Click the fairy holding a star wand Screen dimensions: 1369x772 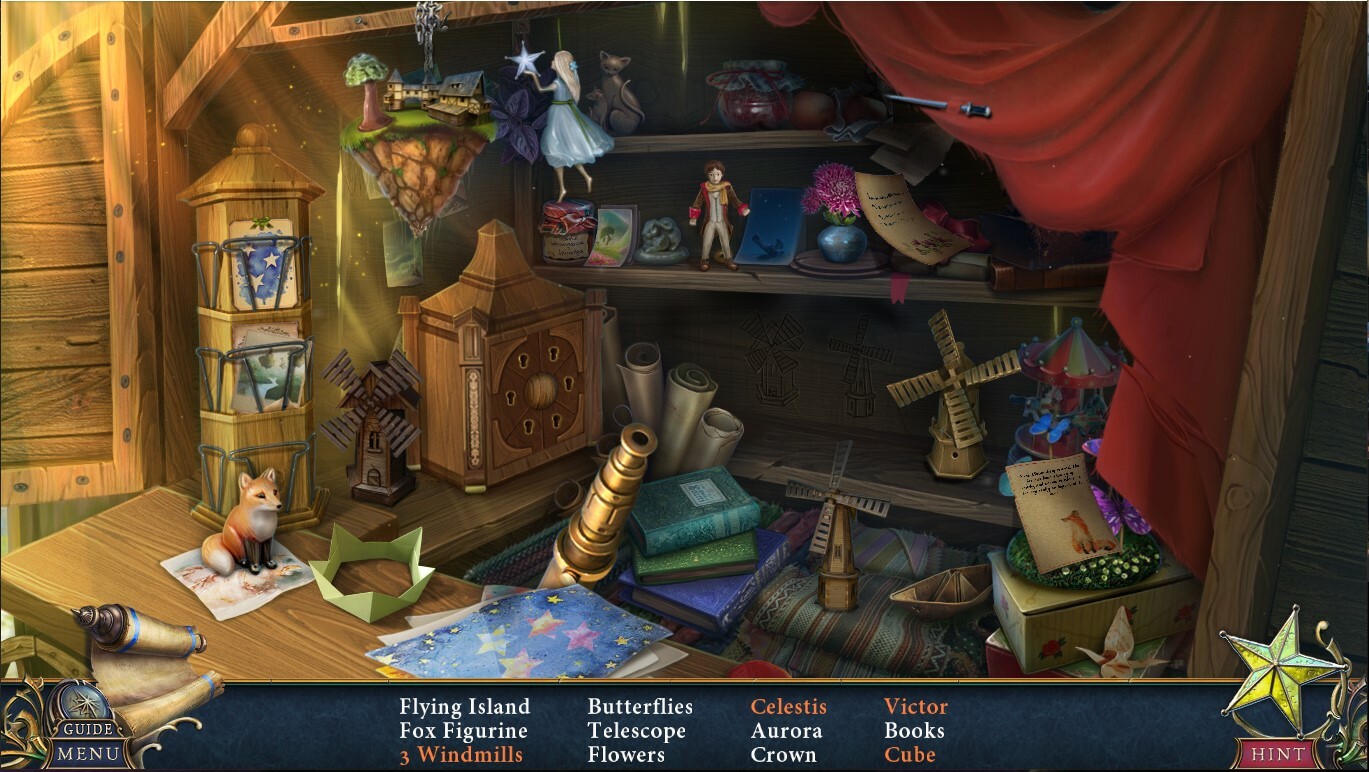[x=562, y=110]
